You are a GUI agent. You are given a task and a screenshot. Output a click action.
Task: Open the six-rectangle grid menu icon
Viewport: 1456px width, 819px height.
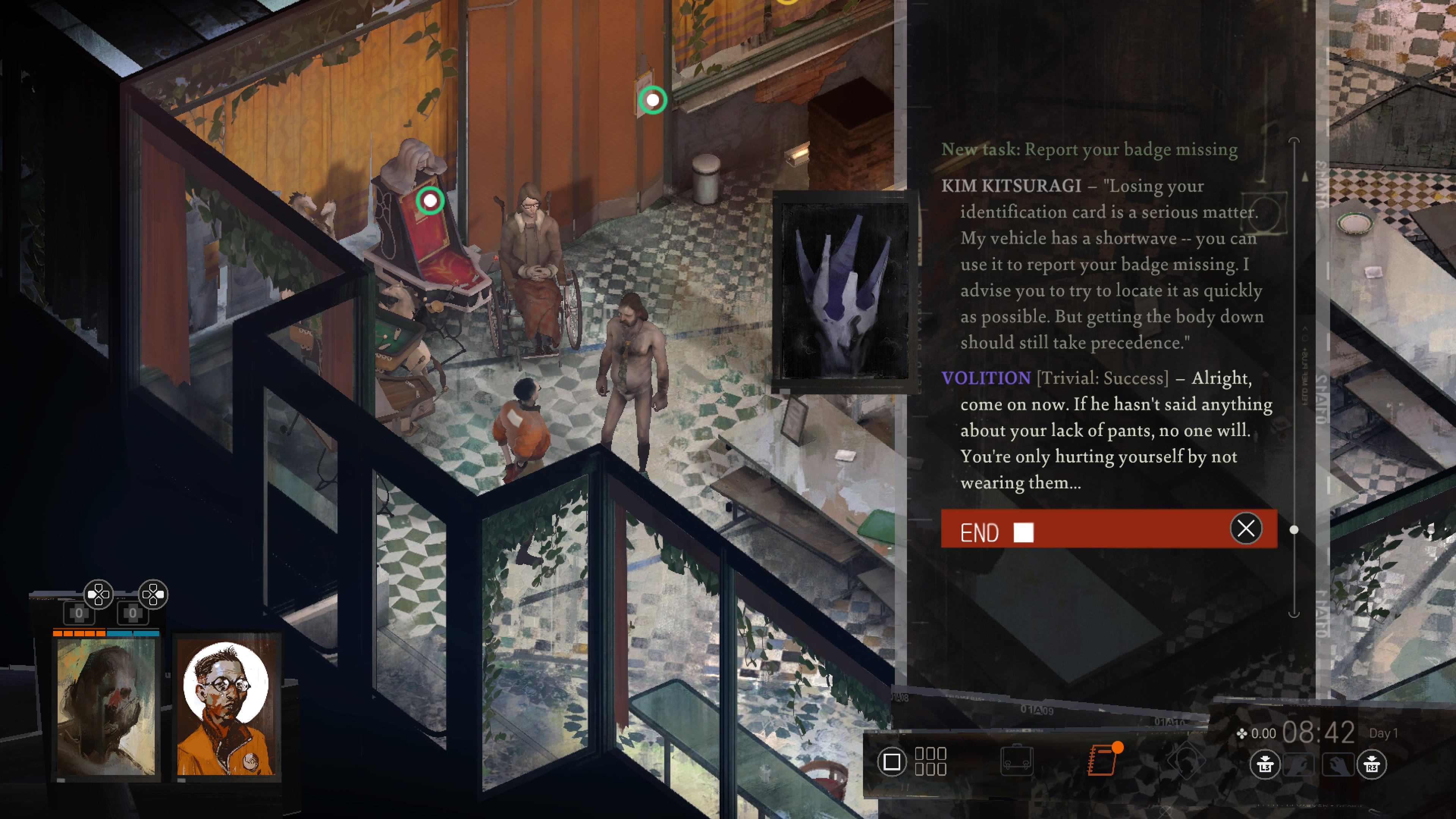pyautogui.click(x=930, y=761)
